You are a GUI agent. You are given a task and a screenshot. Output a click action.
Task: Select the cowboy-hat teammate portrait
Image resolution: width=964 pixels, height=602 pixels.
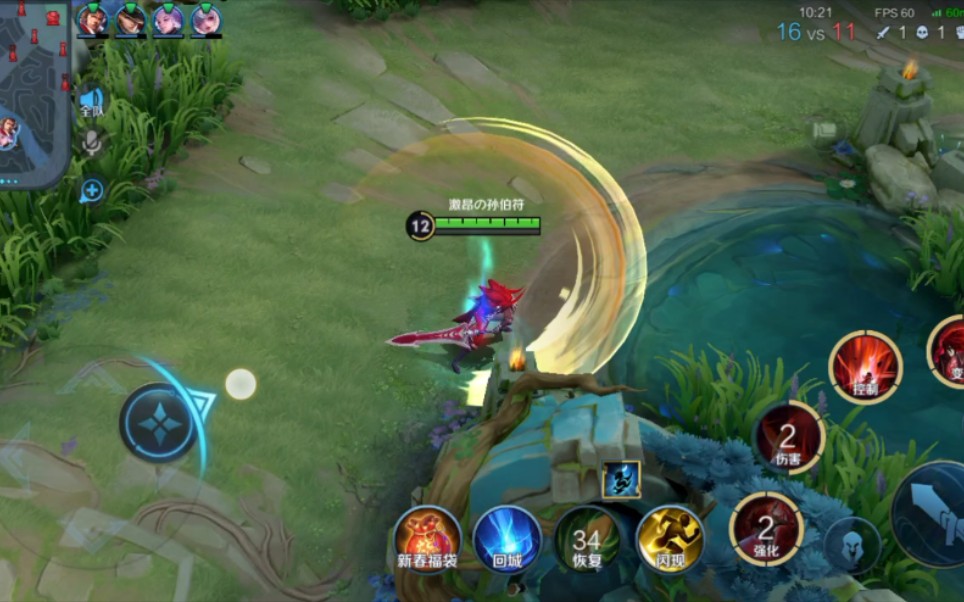coord(130,19)
